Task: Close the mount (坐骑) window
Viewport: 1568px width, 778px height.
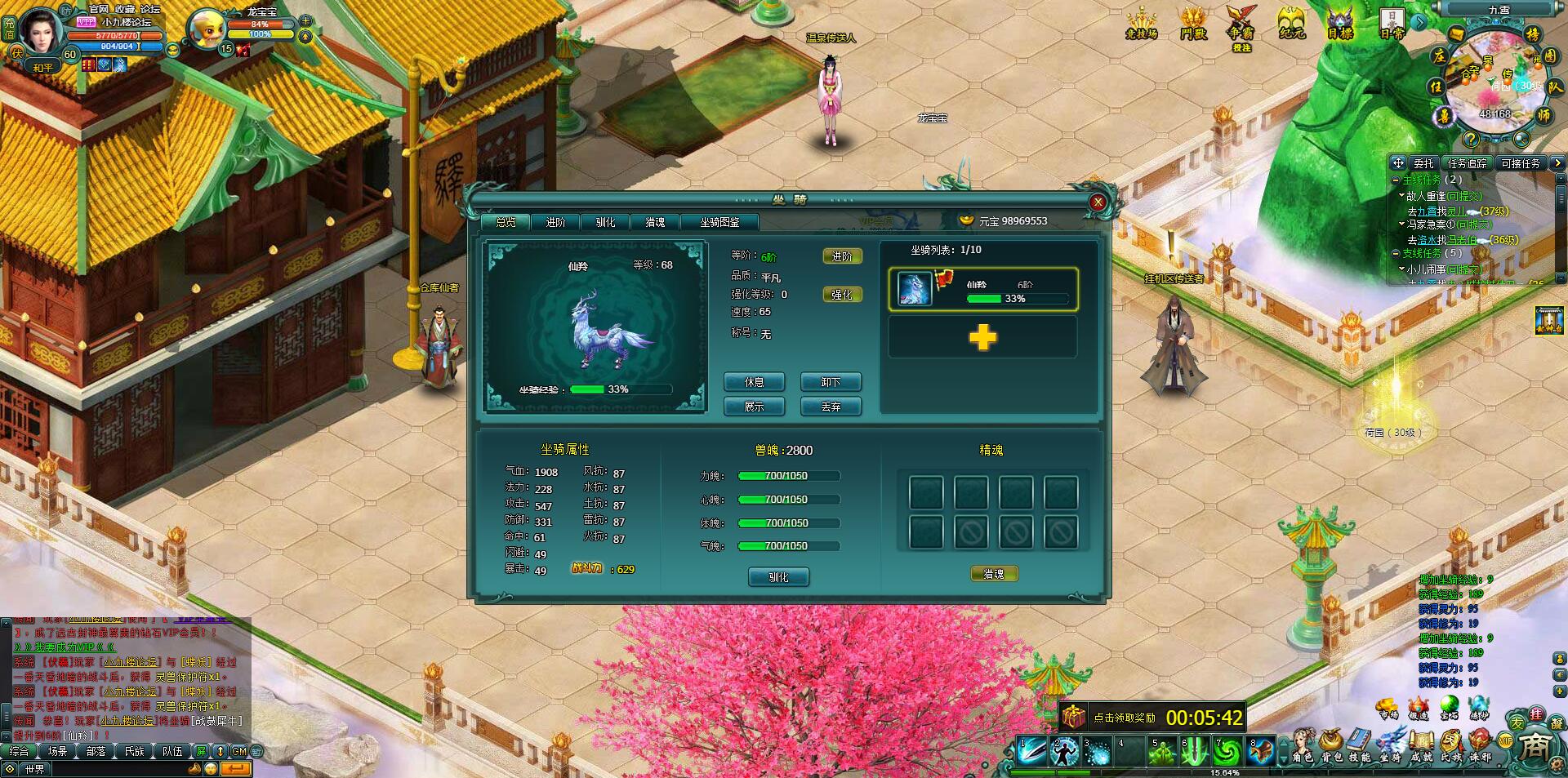Action: point(1098,202)
